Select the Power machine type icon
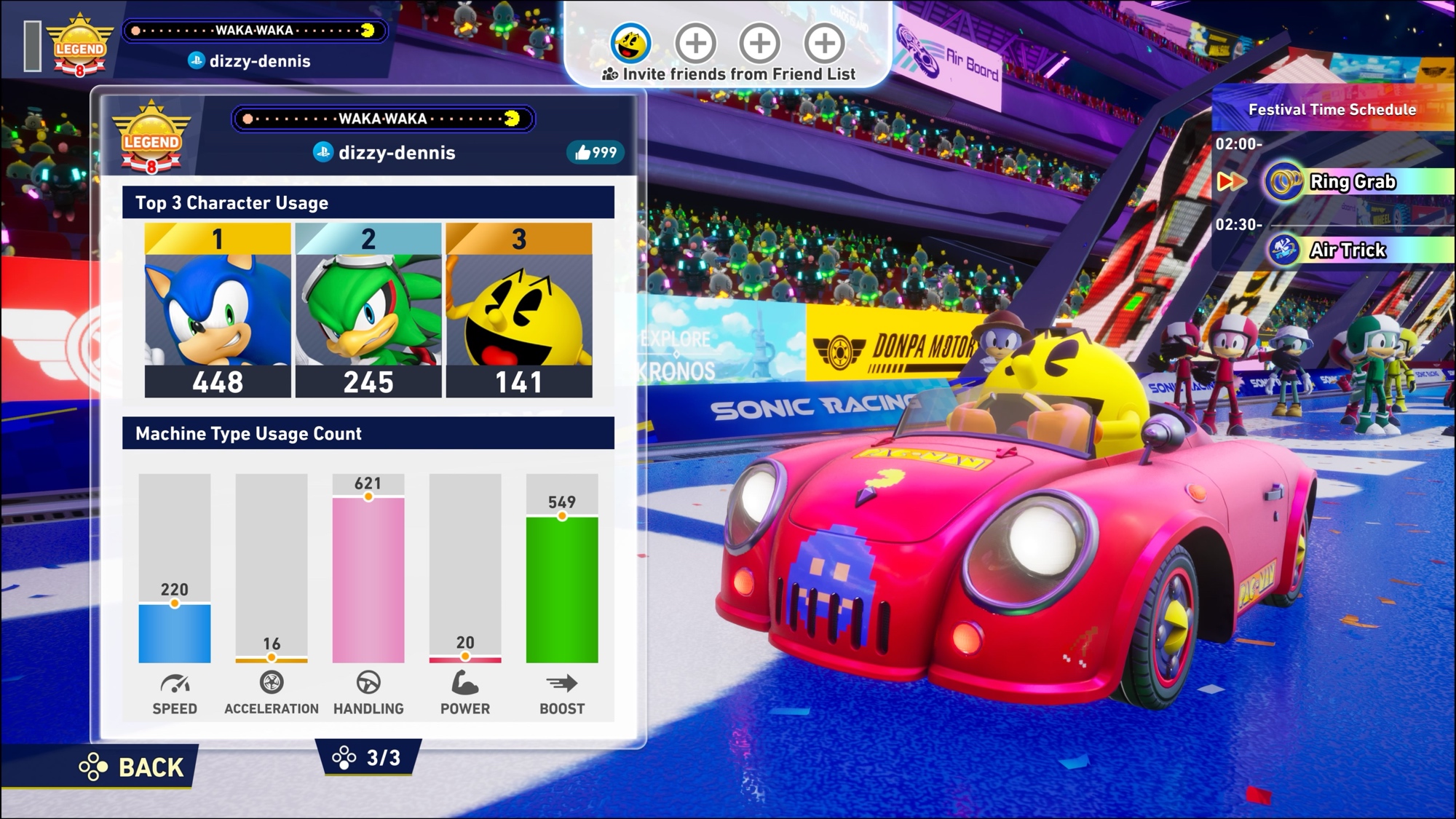Image resolution: width=1456 pixels, height=819 pixels. (x=465, y=683)
